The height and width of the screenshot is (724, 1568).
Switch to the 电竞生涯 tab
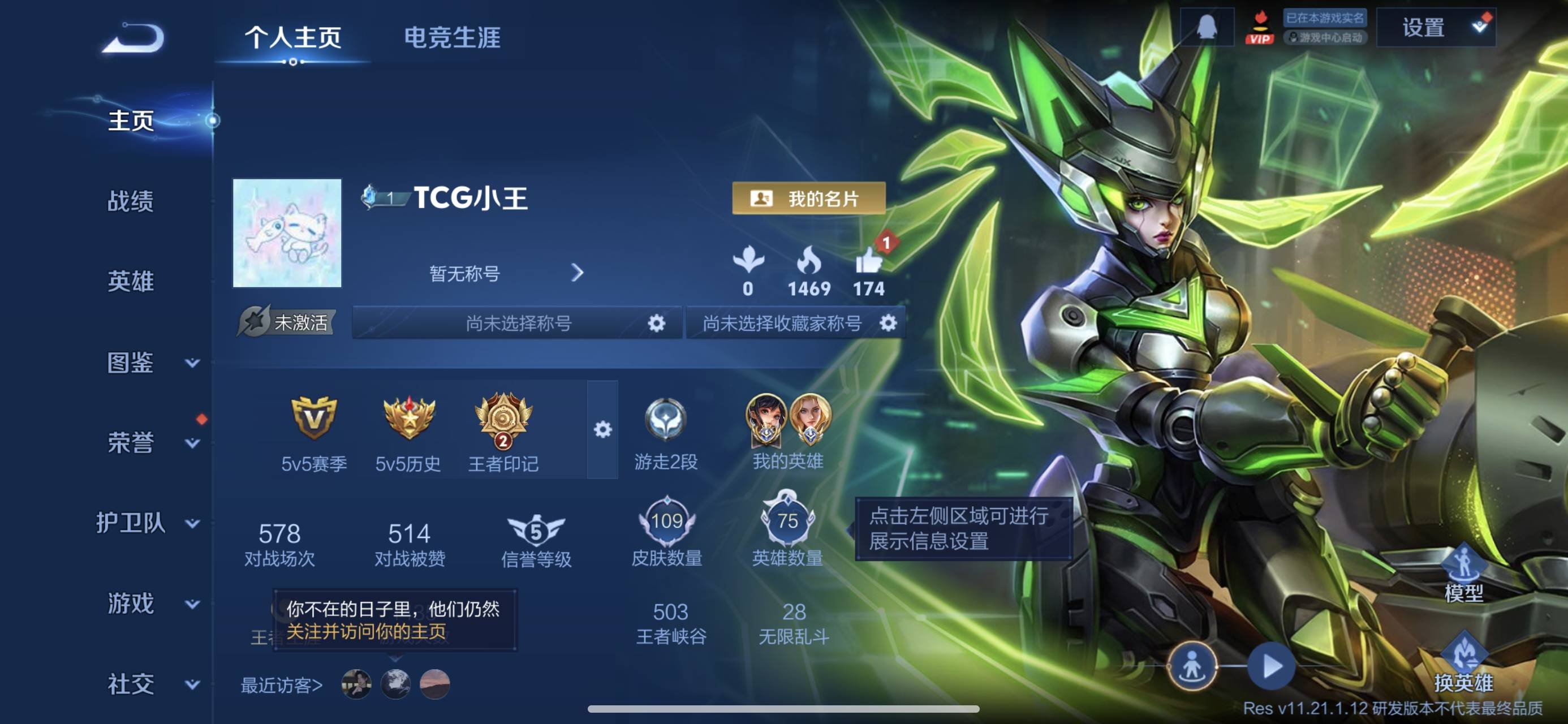(x=453, y=38)
